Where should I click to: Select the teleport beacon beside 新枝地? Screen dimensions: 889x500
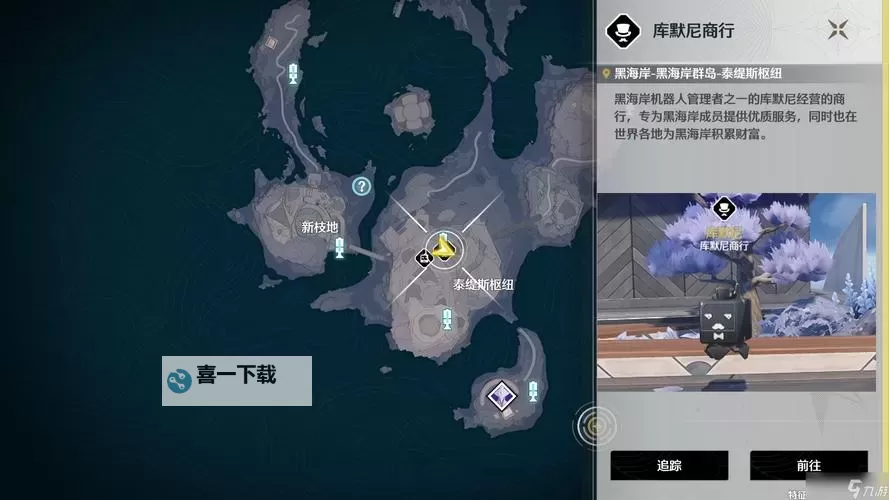pyautogui.click(x=339, y=248)
